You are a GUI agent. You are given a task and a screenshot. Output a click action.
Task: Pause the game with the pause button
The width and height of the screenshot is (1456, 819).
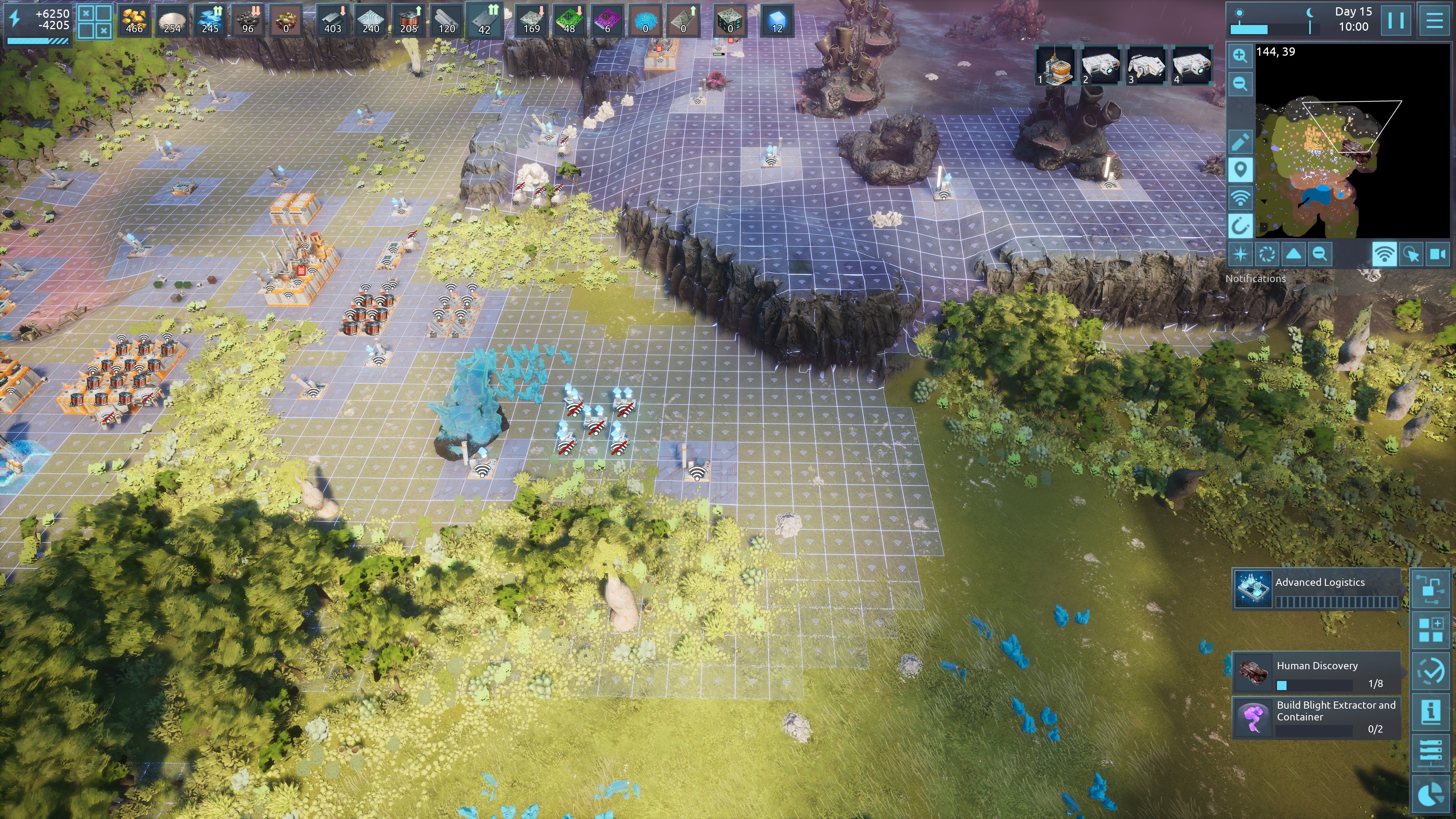click(x=1395, y=20)
